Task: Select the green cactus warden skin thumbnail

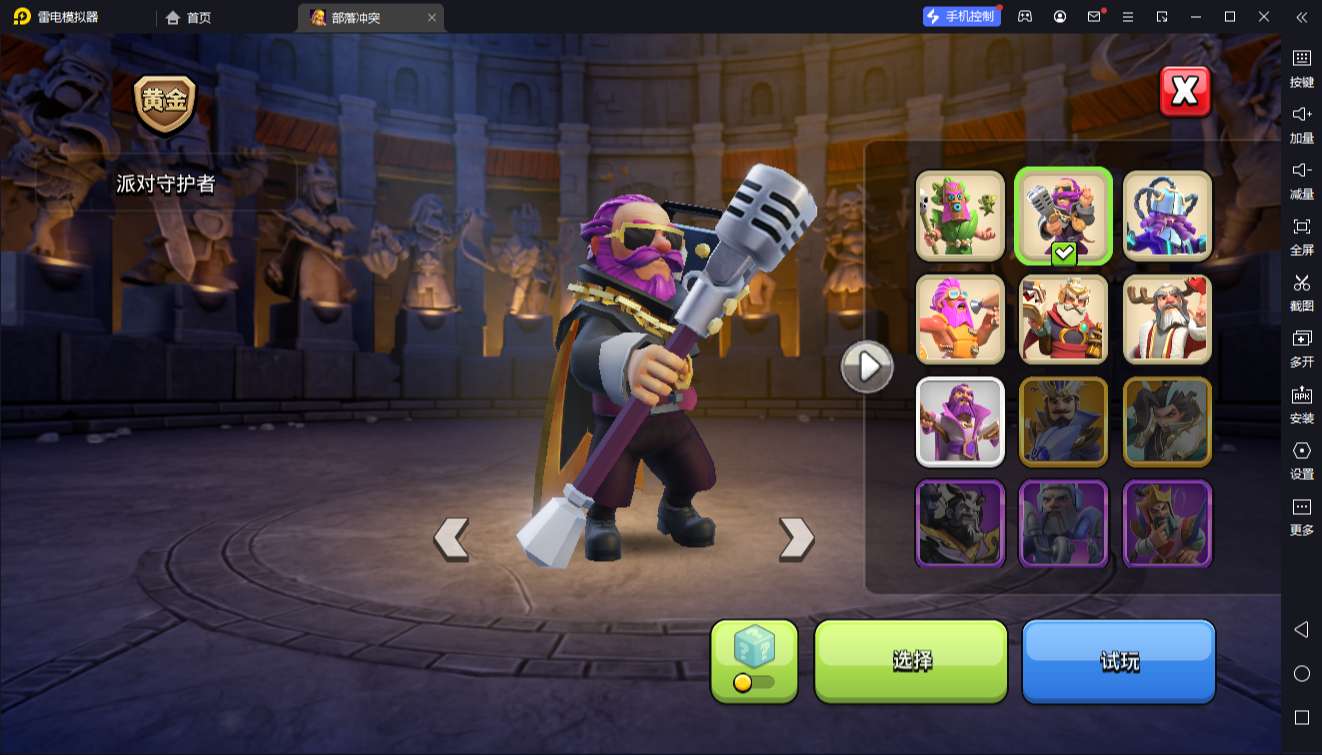Action: (x=960, y=216)
